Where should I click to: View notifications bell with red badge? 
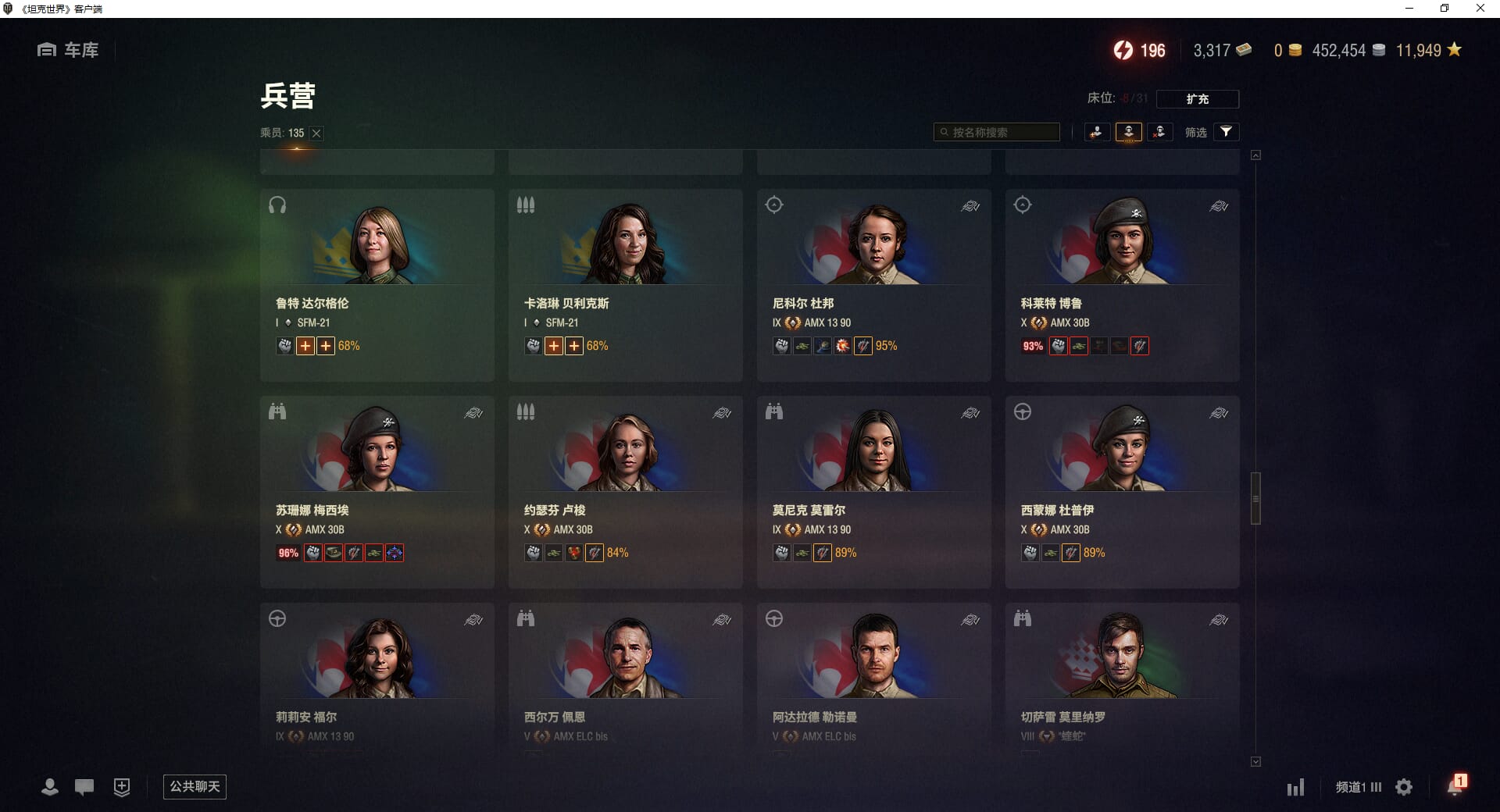point(1455,785)
